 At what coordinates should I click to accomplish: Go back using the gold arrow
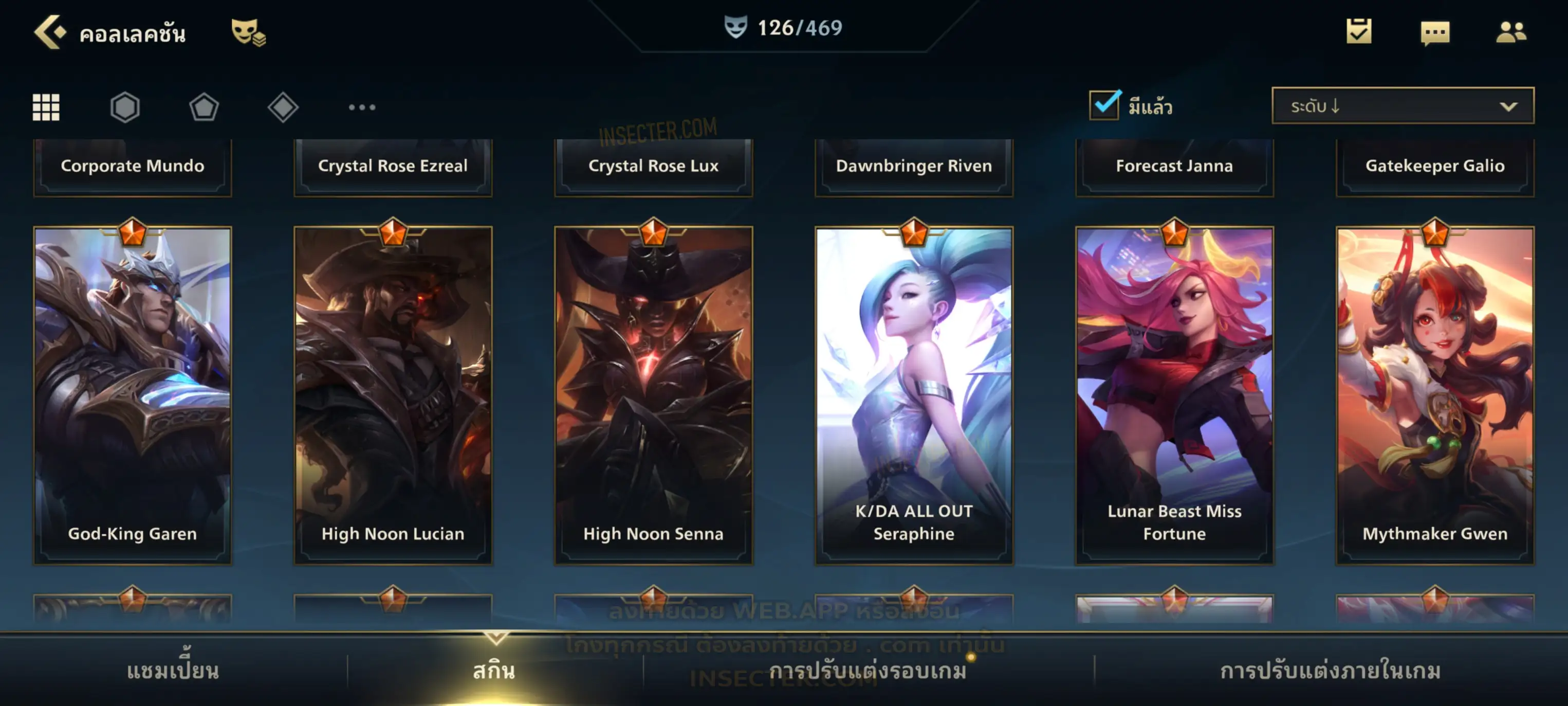click(x=50, y=32)
